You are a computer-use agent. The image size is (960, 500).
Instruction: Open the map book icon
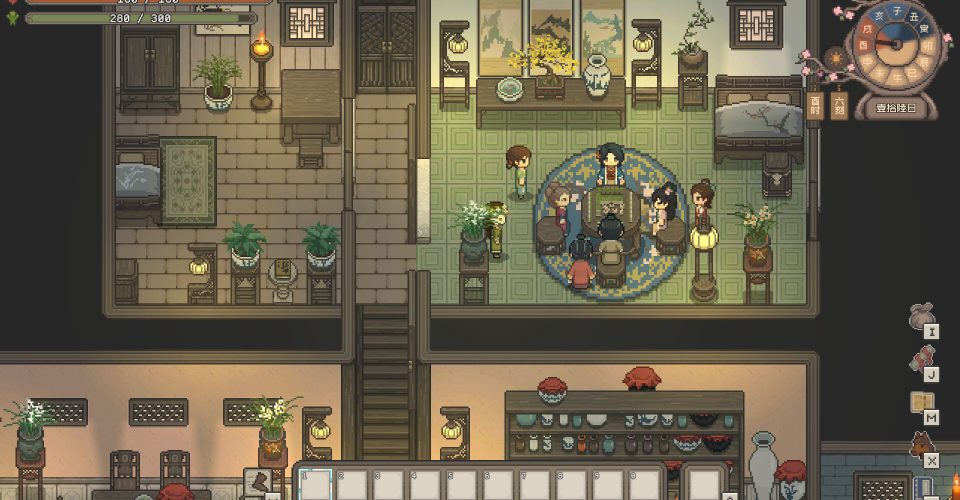[921, 401]
